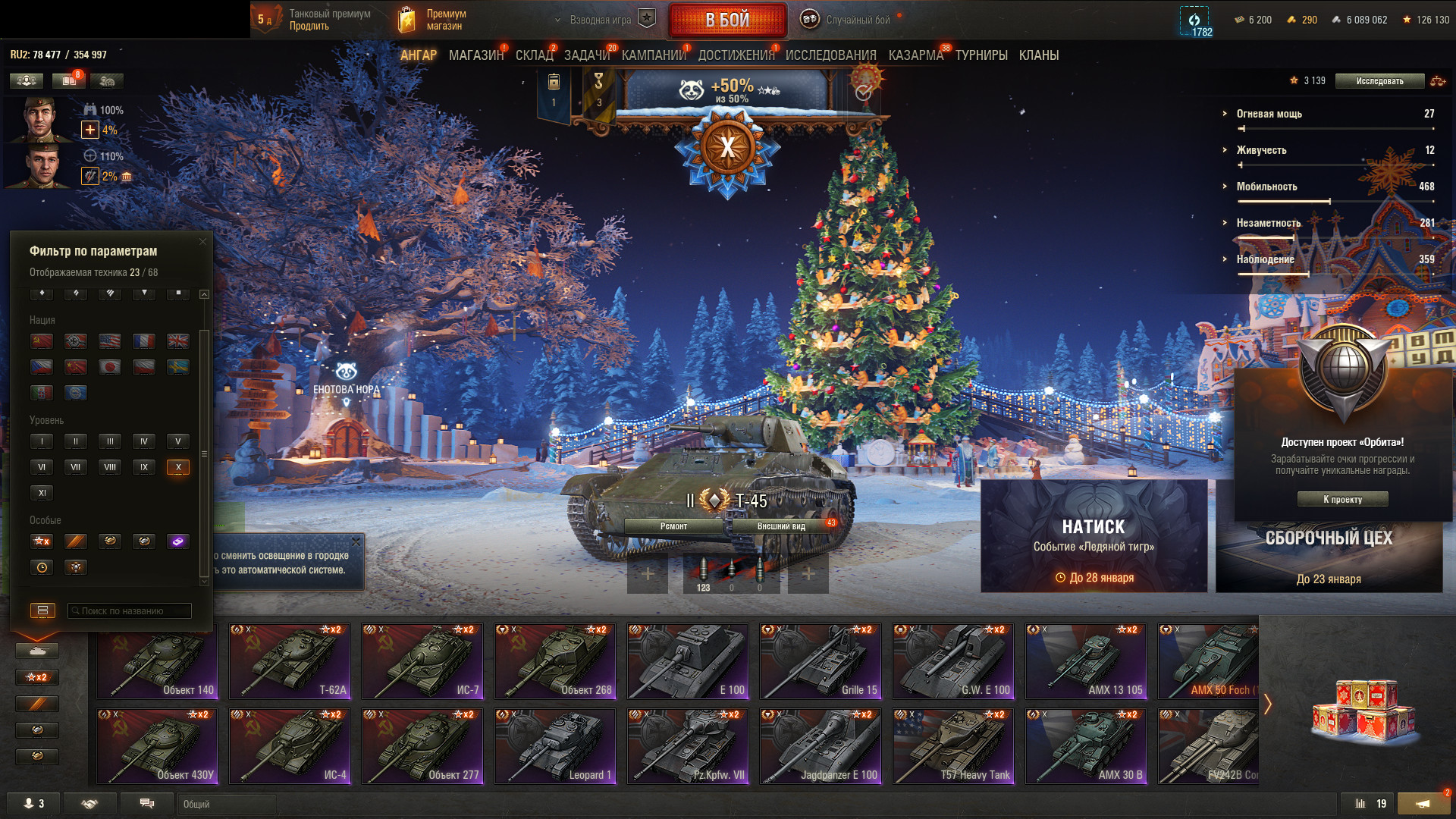This screenshot has width=1456, height=819.
Task: Open the МАГАЗИН tab
Action: tap(475, 55)
